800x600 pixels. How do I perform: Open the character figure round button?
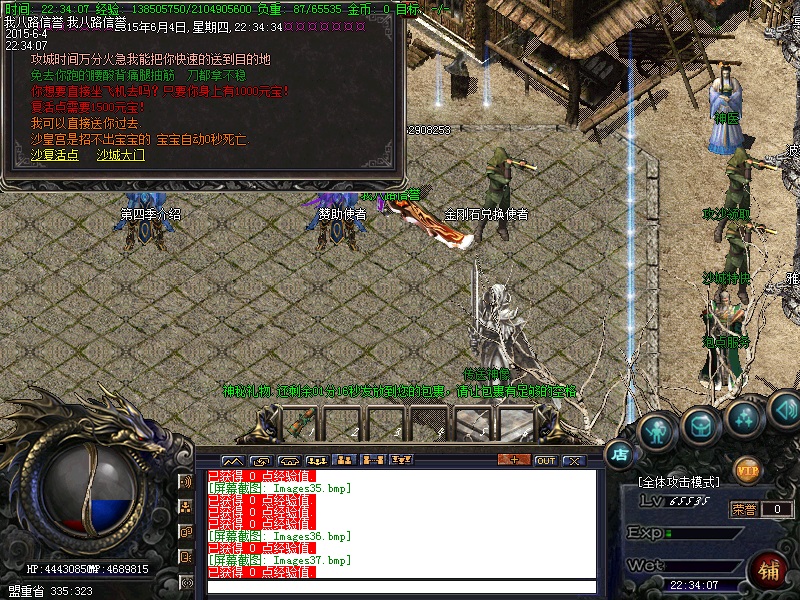click(x=656, y=430)
